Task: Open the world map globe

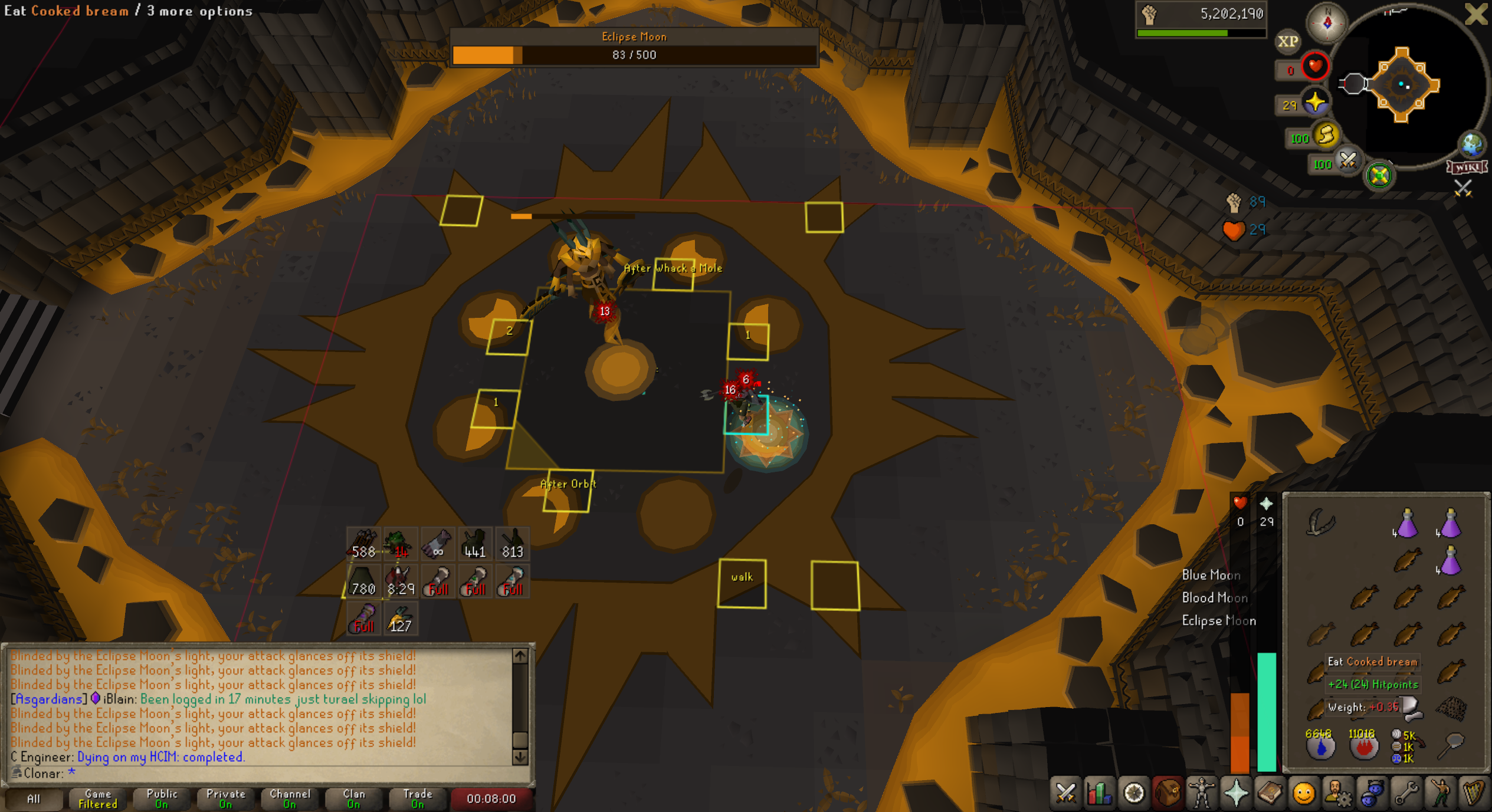Action: [1471, 144]
